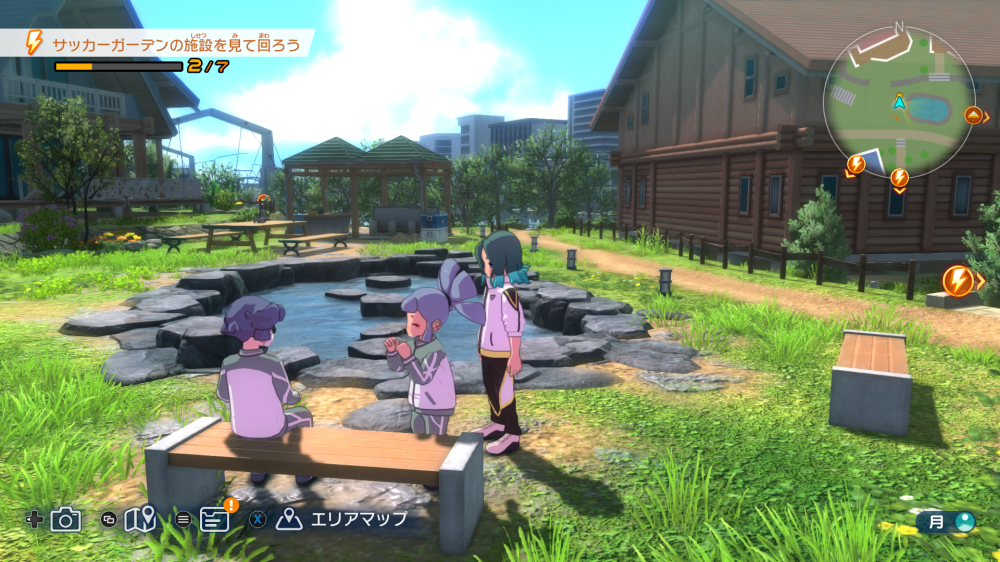The image size is (1000, 562).
Task: Select the サッカーガーデン objective tracker
Action: point(166,43)
